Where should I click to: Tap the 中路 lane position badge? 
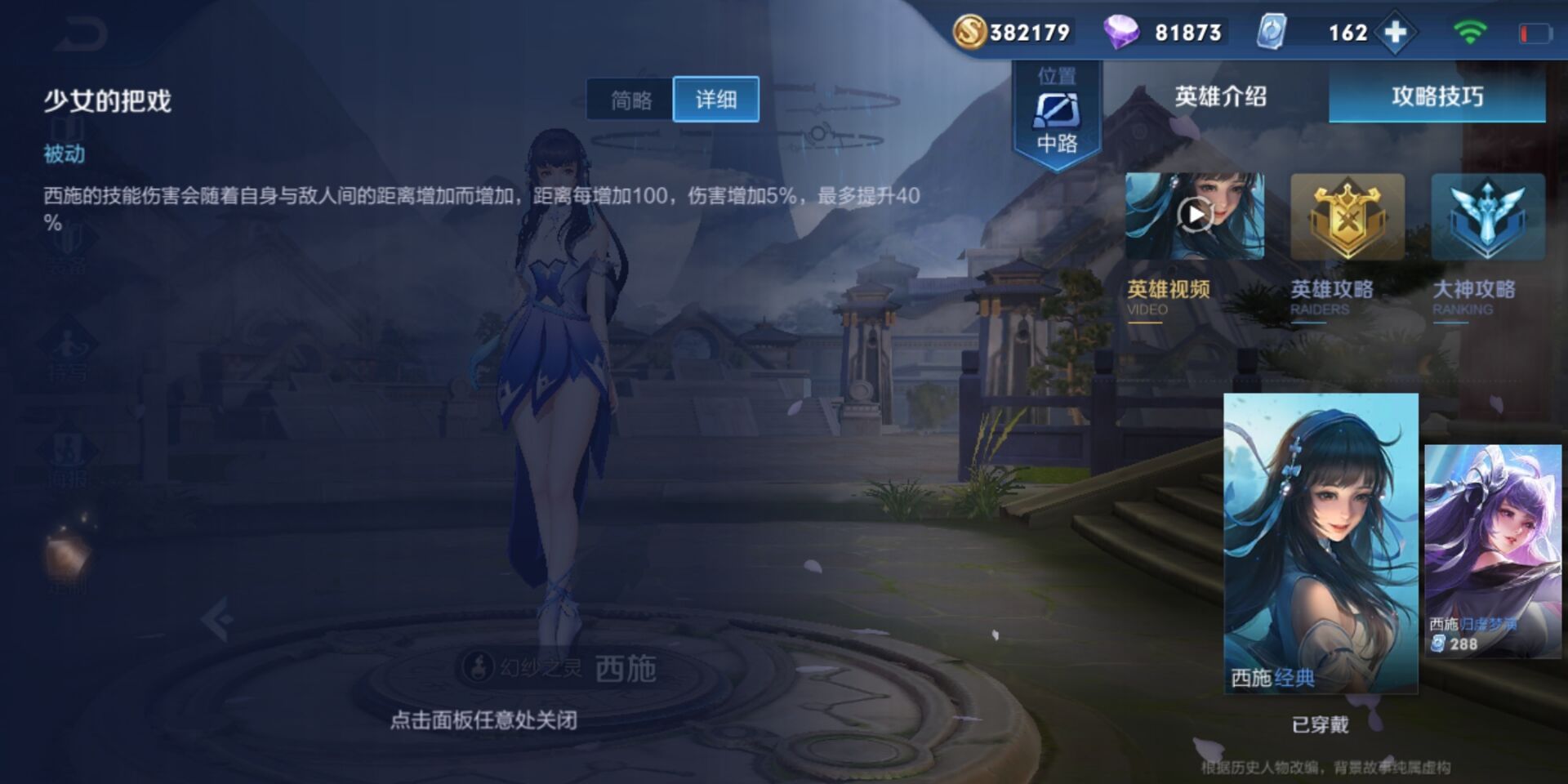tap(1057, 110)
